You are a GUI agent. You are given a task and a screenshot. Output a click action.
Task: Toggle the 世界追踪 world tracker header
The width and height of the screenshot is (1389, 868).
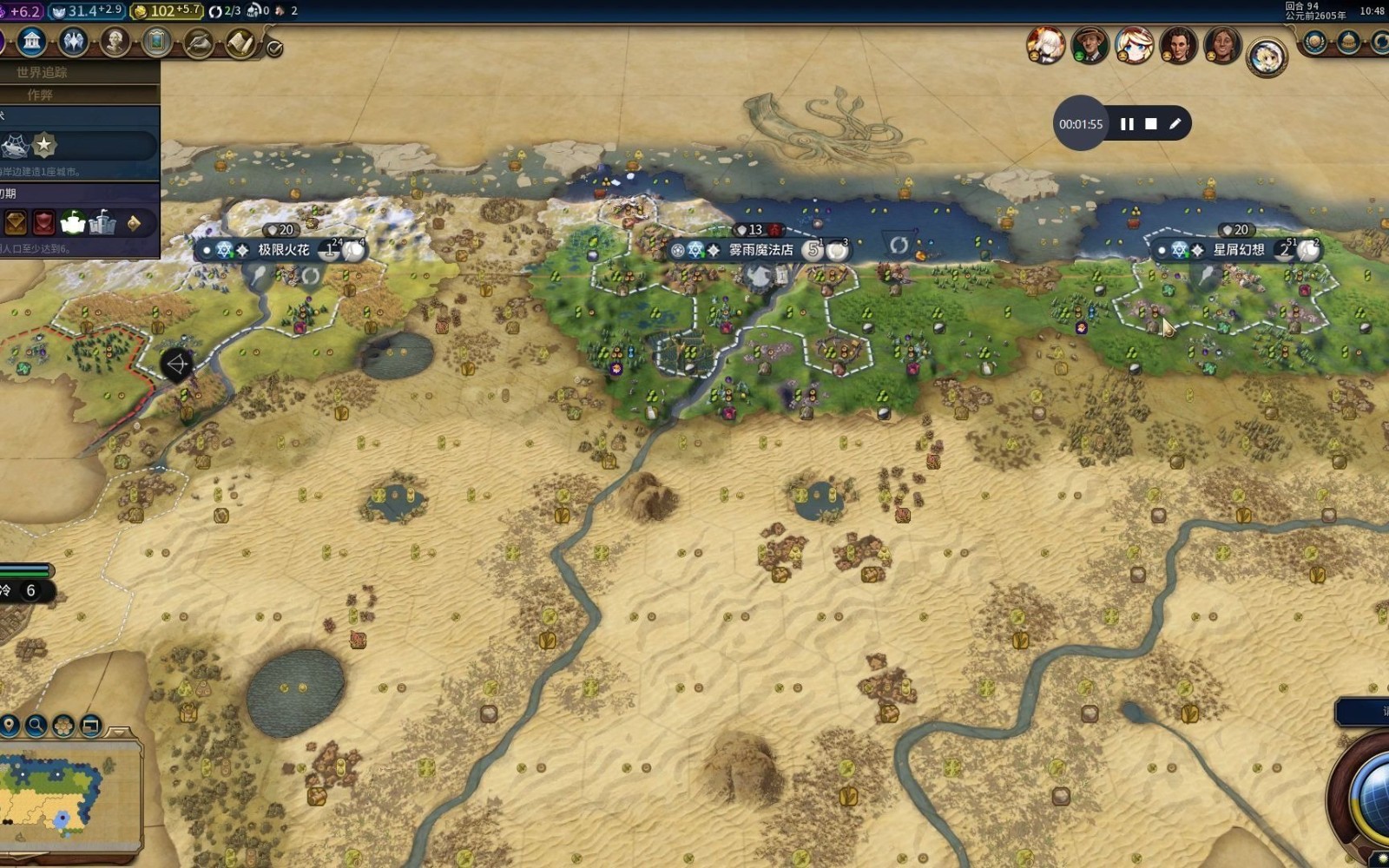[42, 72]
